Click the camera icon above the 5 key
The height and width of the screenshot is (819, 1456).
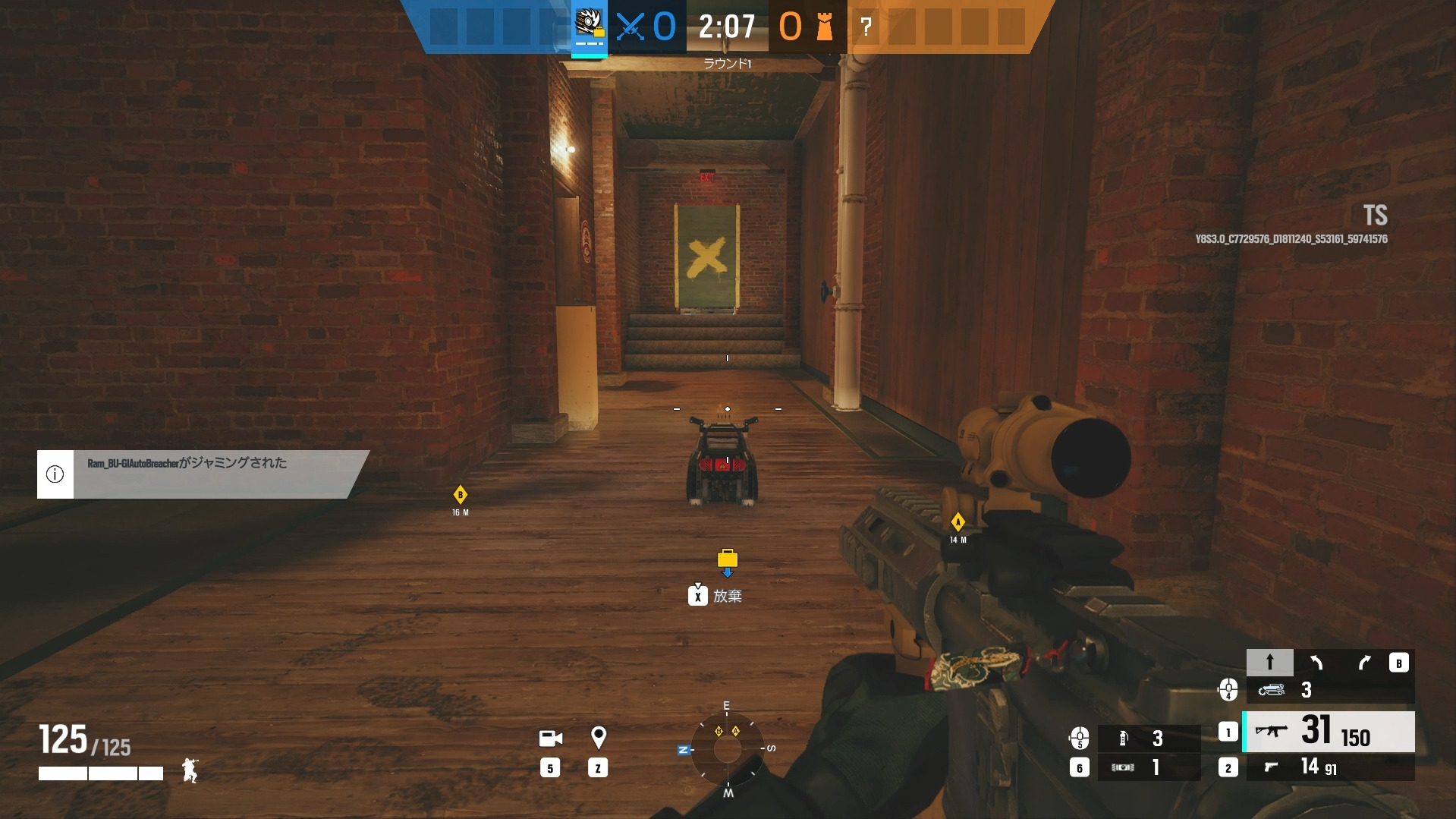point(550,737)
